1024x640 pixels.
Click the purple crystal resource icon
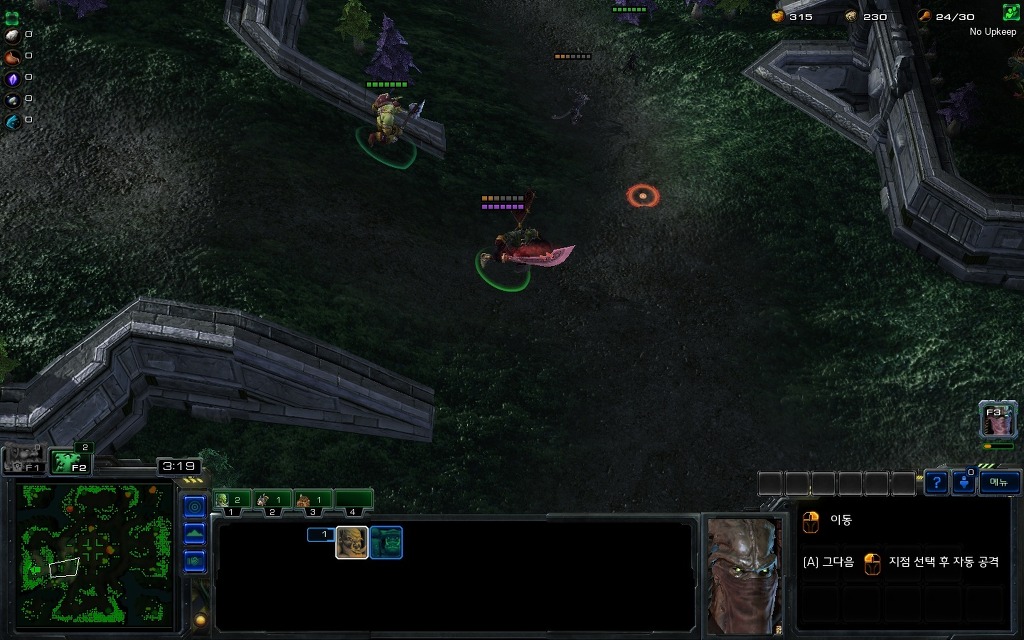(x=12, y=78)
